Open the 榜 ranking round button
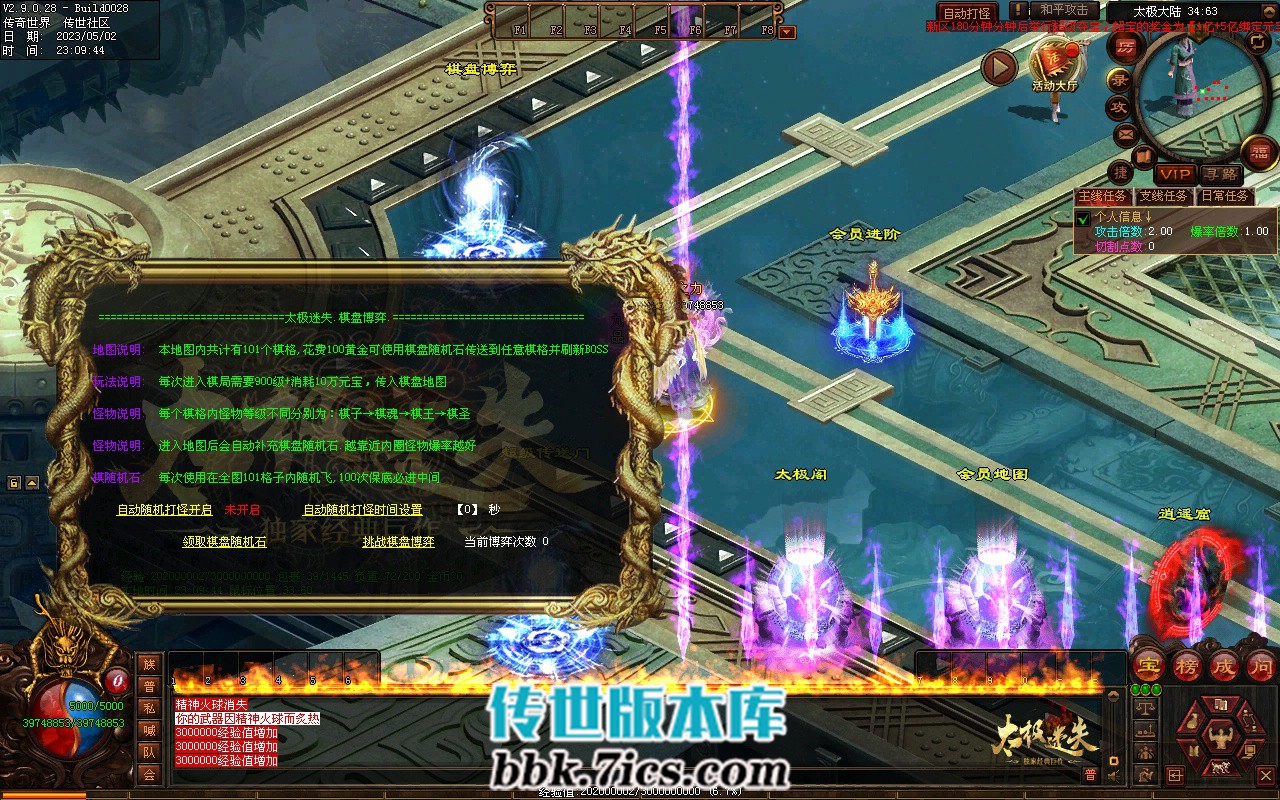Image resolution: width=1280 pixels, height=800 pixels. (x=1187, y=665)
